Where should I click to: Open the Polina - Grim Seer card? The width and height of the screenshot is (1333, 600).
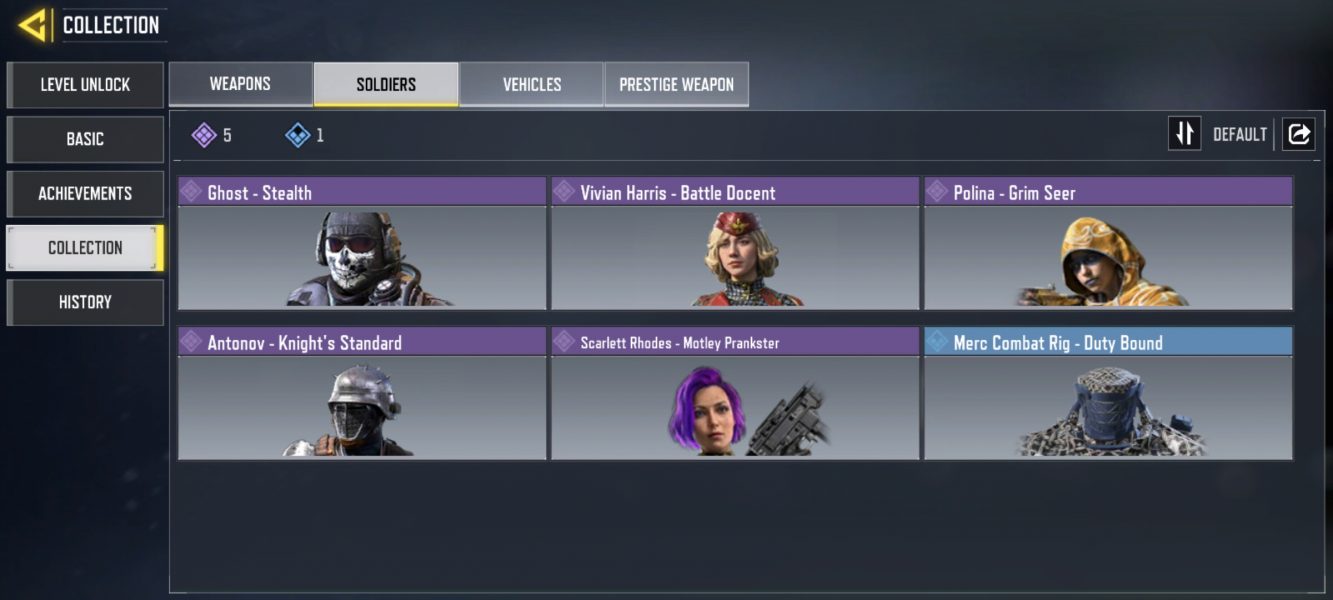[x=1108, y=243]
